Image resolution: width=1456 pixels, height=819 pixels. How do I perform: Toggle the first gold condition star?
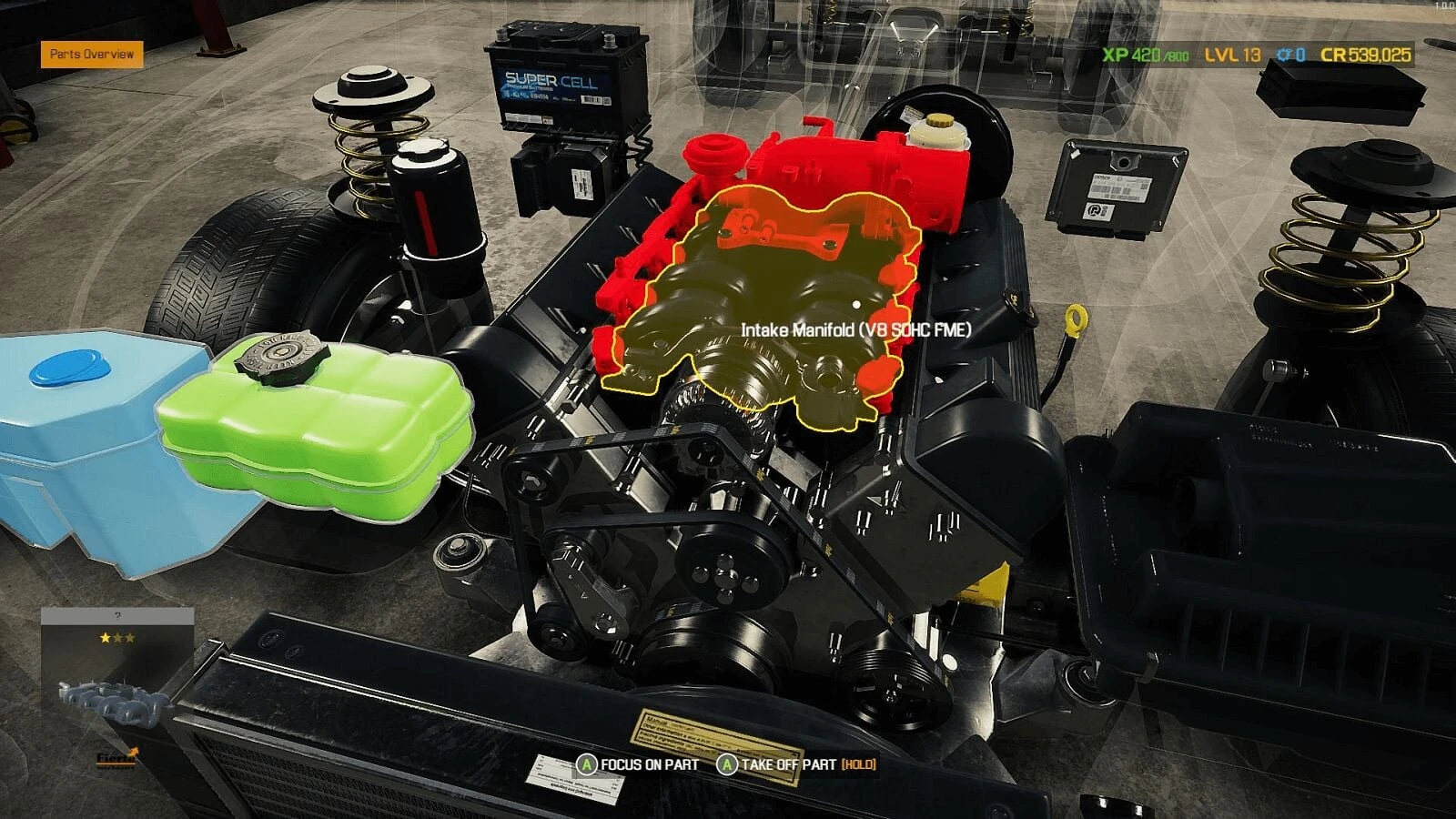pyautogui.click(x=104, y=638)
